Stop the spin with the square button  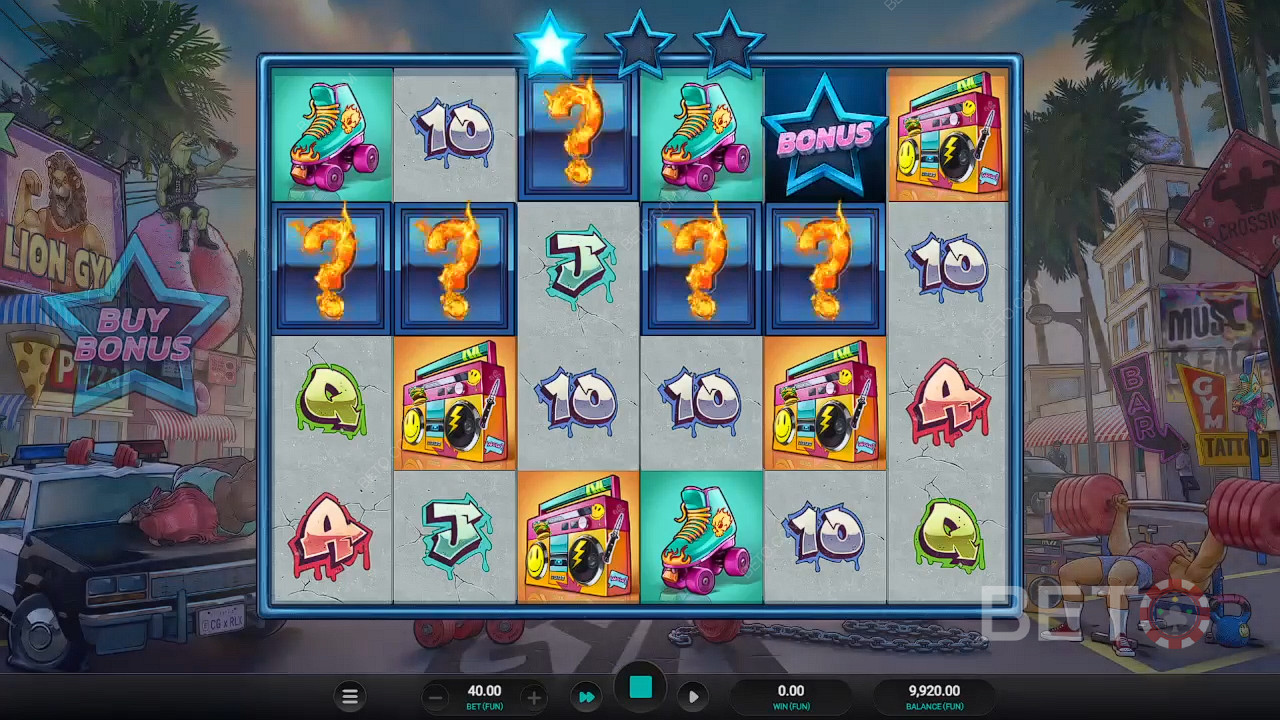pyautogui.click(x=640, y=687)
